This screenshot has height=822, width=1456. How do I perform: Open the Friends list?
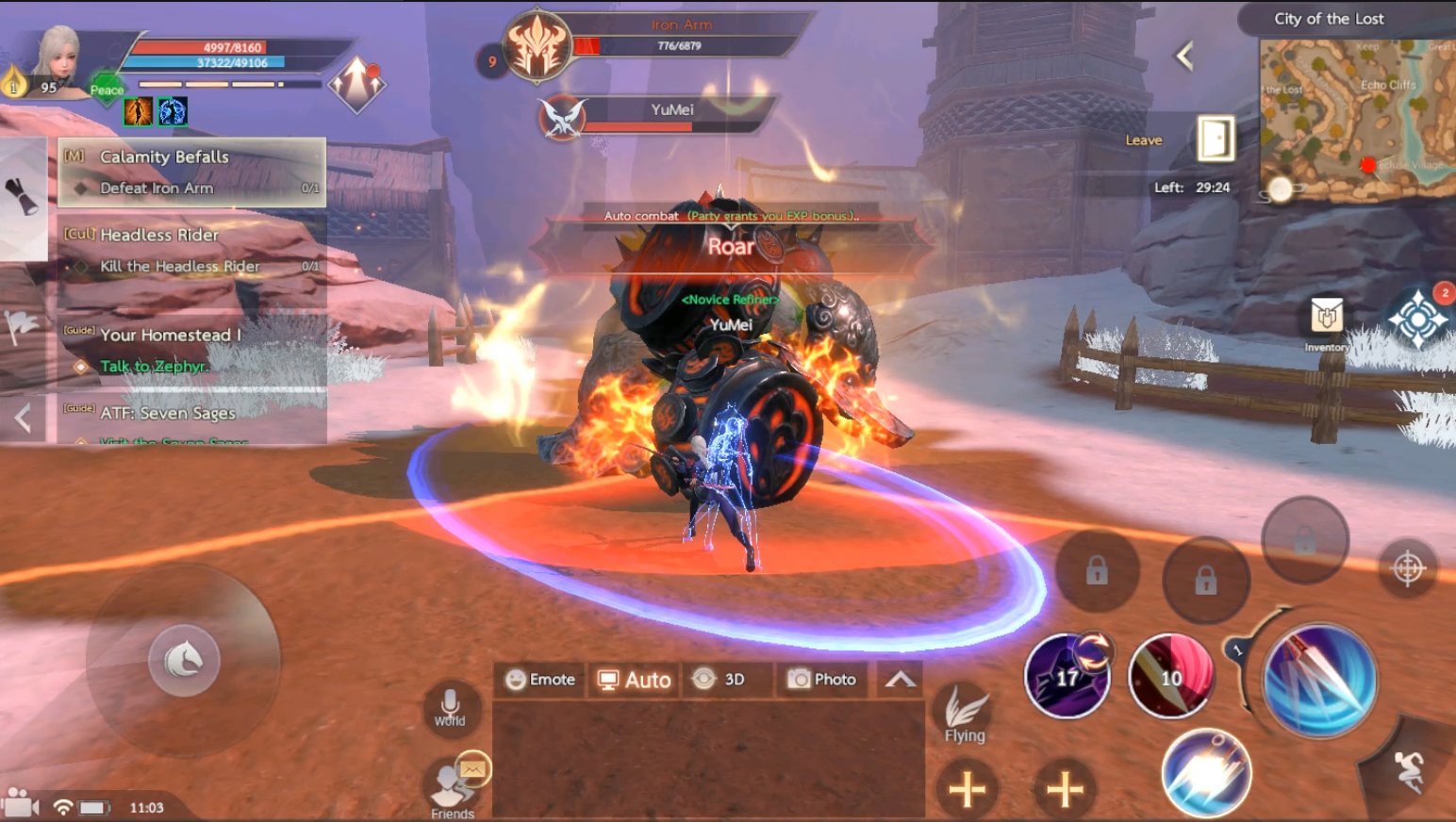tap(454, 787)
